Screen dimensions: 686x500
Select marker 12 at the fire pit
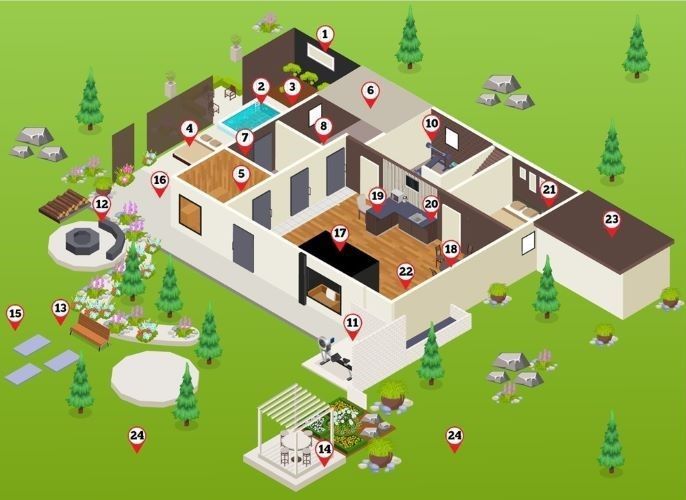click(x=101, y=206)
